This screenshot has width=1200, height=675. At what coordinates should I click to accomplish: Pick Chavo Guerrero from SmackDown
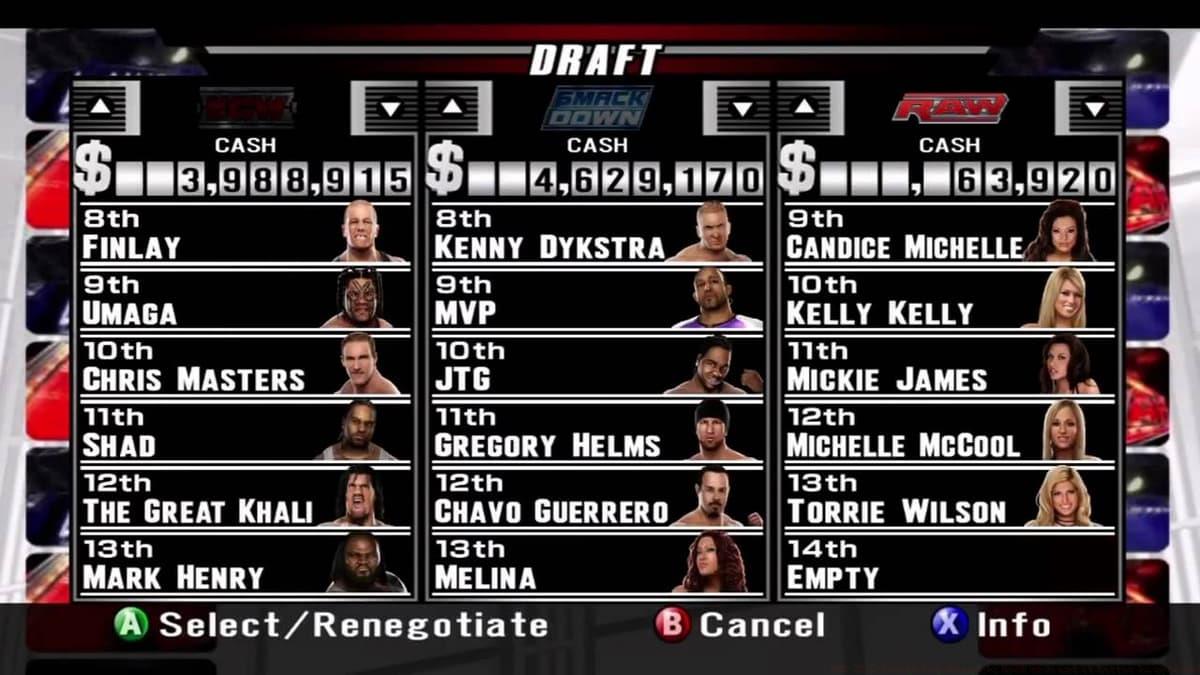tap(596, 497)
